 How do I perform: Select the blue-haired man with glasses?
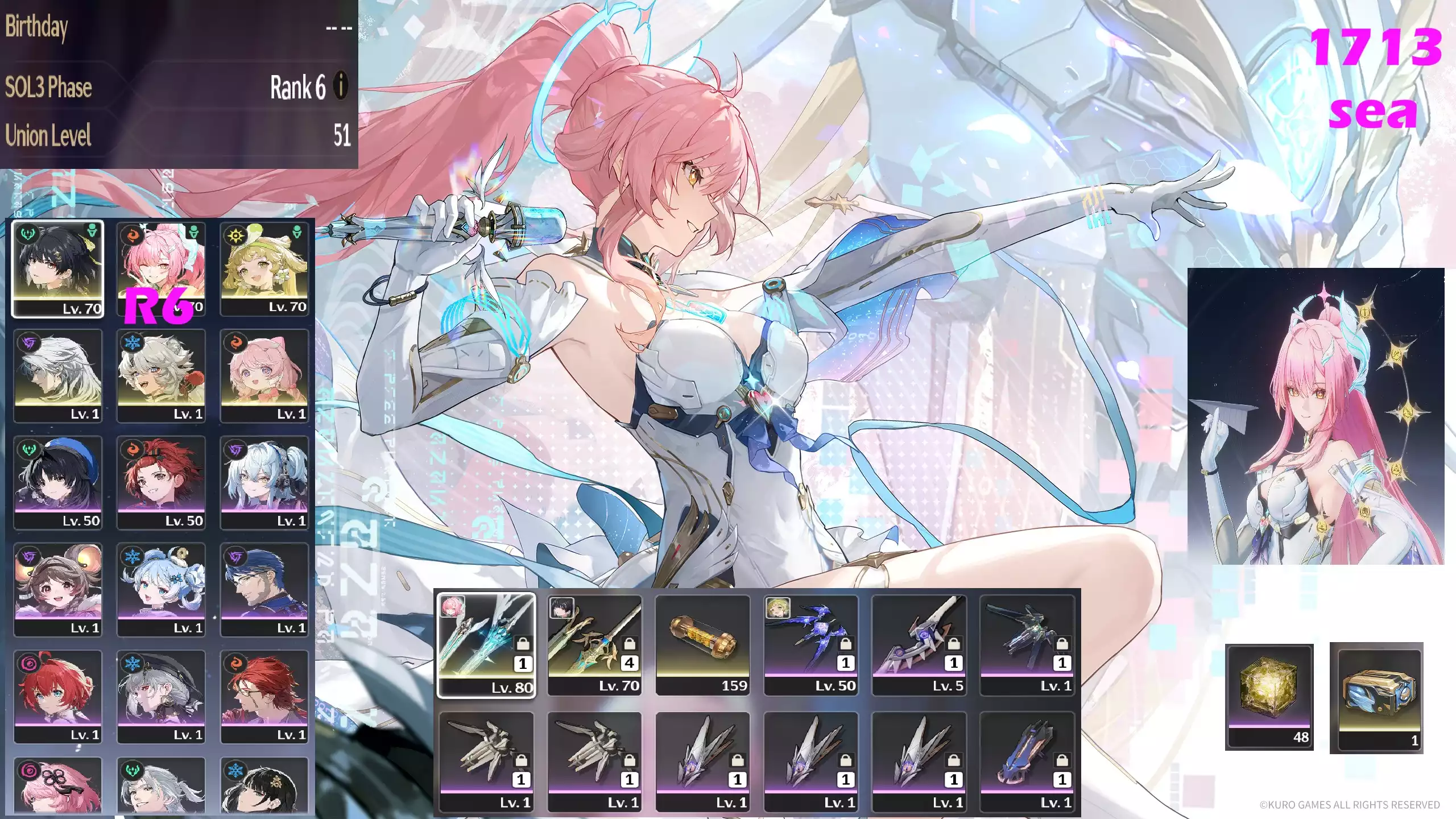[x=264, y=589]
